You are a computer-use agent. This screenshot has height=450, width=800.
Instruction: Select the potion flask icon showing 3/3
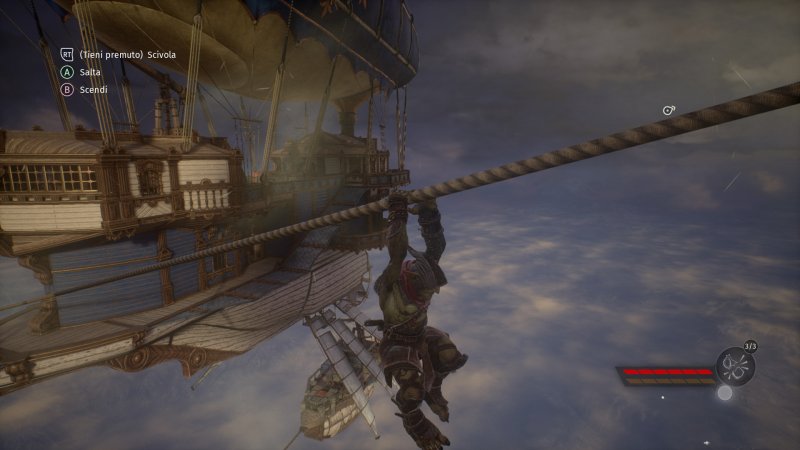tap(735, 365)
